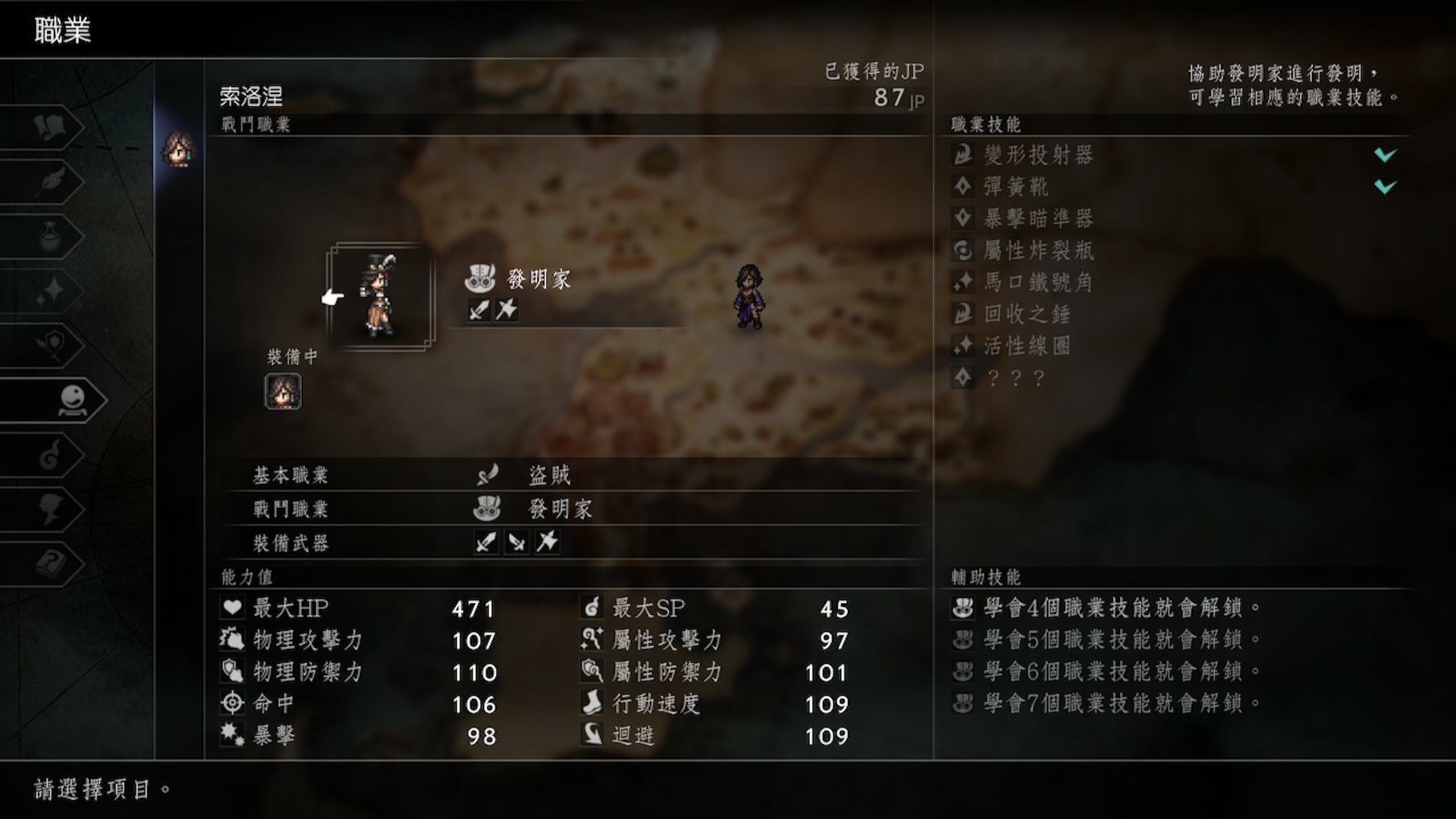Pick the 活性線圈 job skill
Screen dimensions: 1456x819
1027,346
